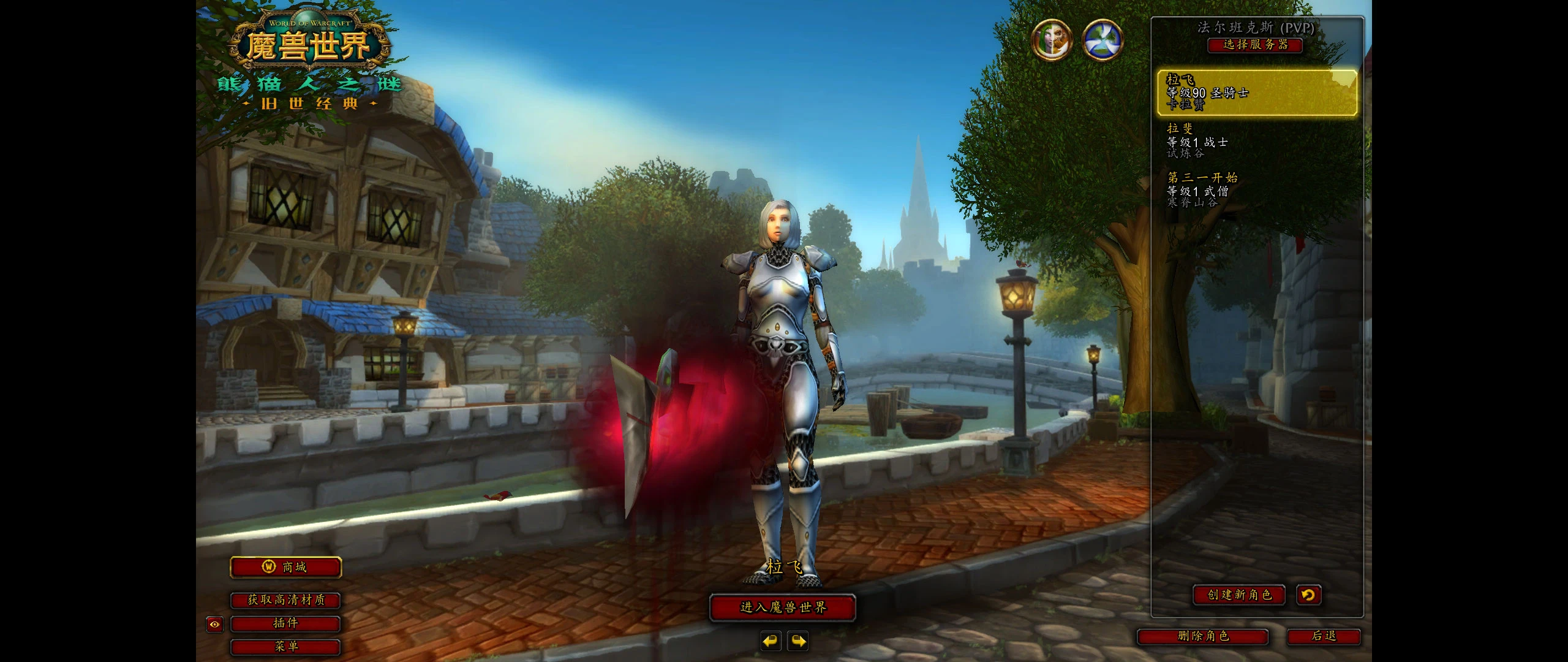Create a new character with 创建新角色
Image resolution: width=1568 pixels, height=662 pixels.
pos(1239,595)
